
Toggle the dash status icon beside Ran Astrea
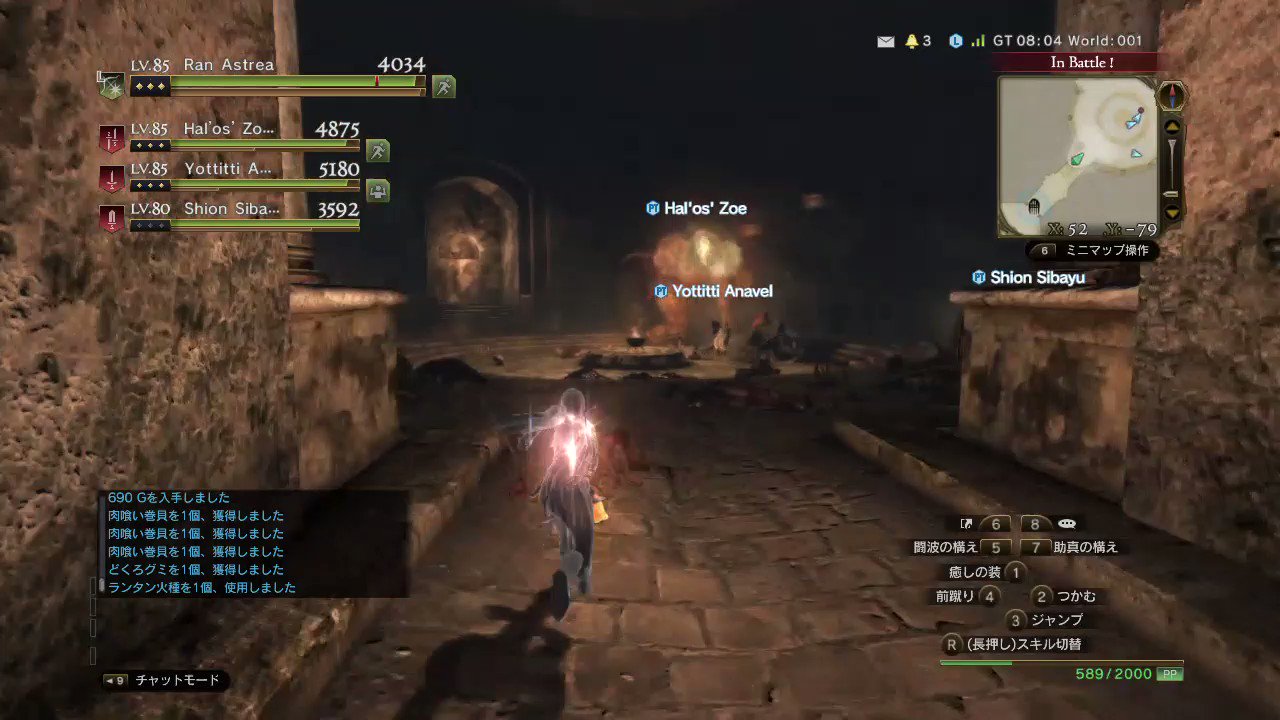[443, 86]
